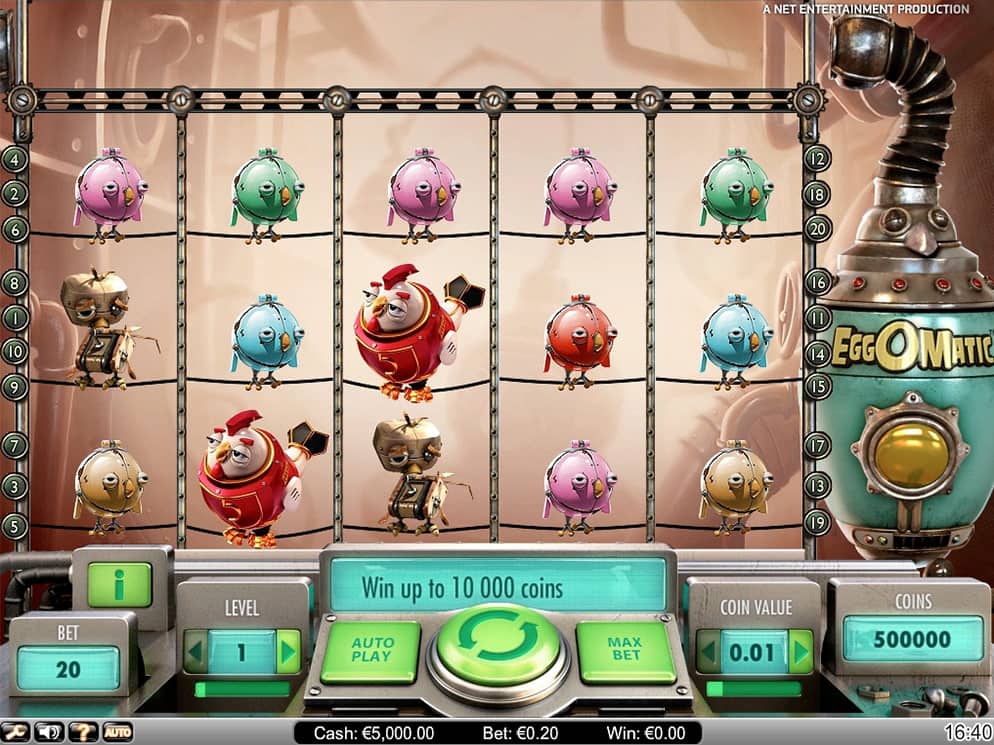This screenshot has height=745, width=994.
Task: Select bet line number 19 marker
Action: coord(818,520)
